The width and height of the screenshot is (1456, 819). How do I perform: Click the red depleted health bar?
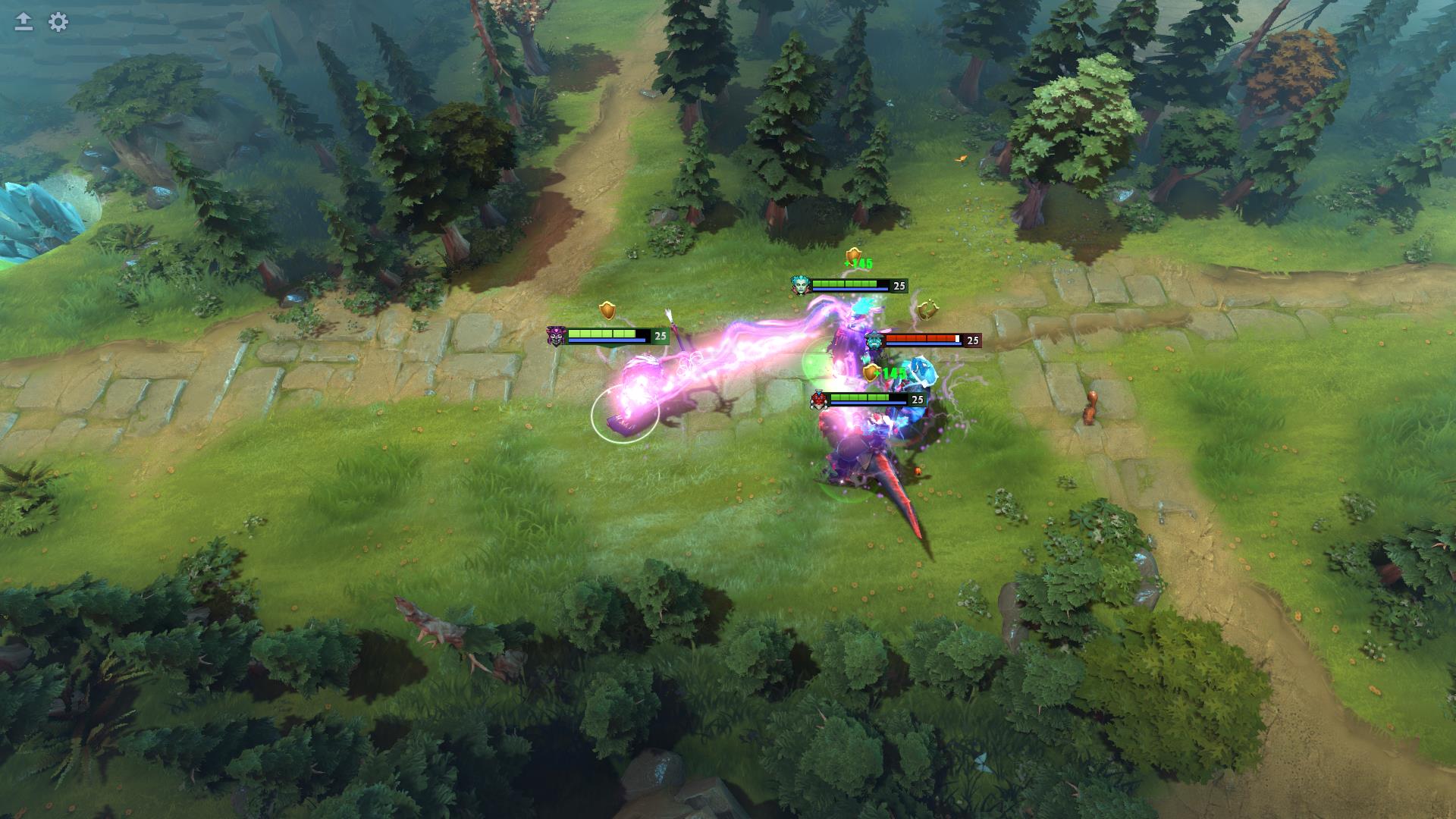pos(921,338)
